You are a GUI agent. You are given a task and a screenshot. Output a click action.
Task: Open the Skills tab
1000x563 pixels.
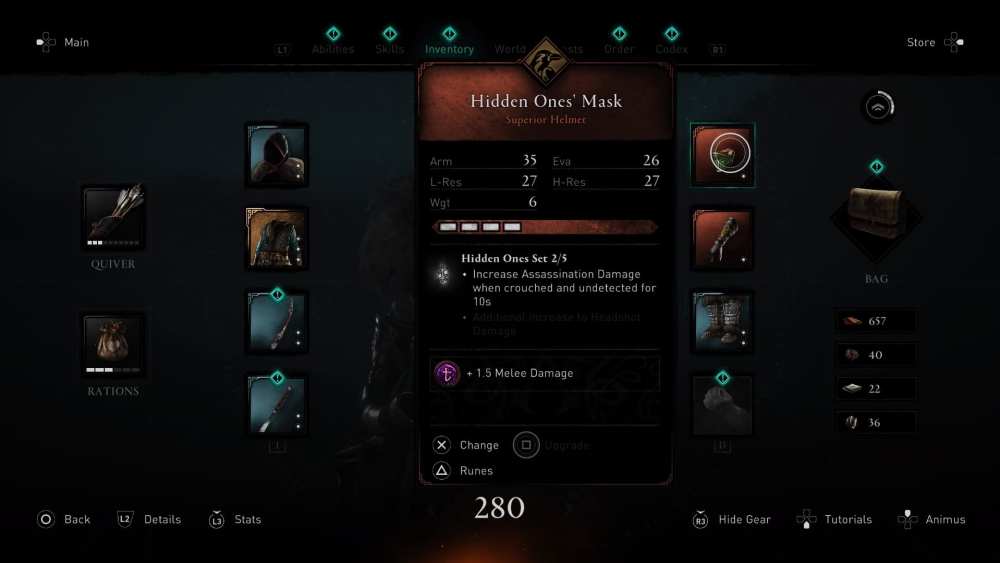[x=389, y=48]
